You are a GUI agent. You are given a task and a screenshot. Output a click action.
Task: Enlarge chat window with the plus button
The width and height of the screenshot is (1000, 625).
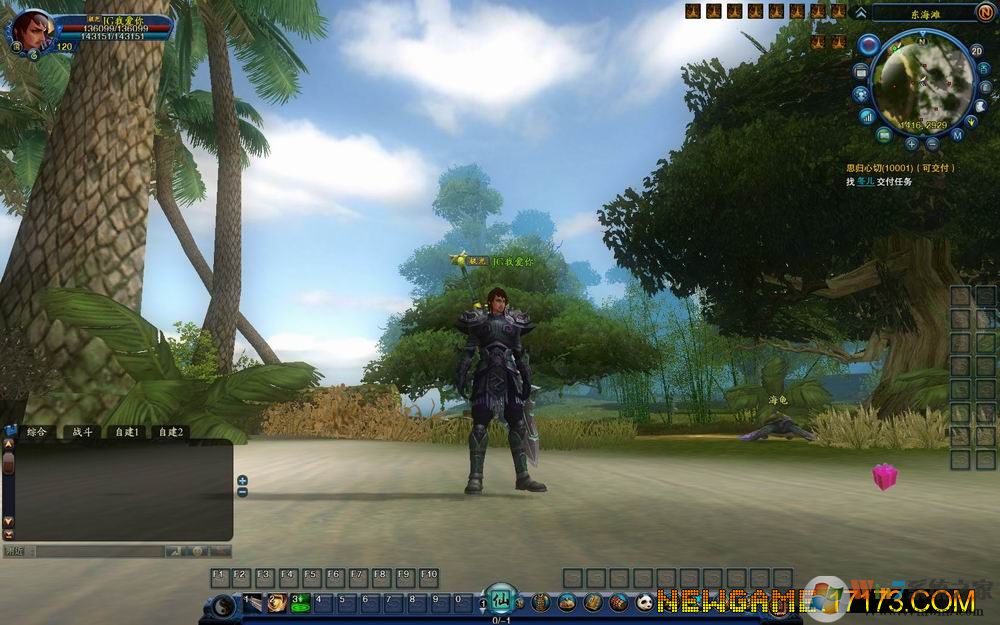click(x=242, y=481)
